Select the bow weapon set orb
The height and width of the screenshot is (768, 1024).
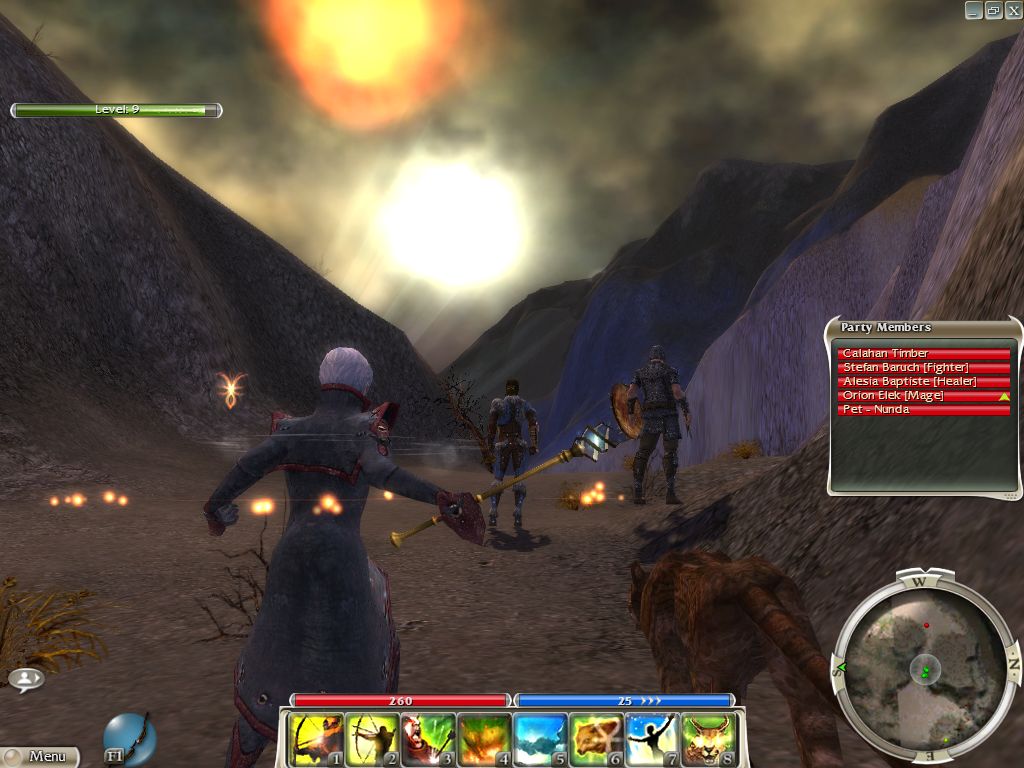tap(130, 739)
